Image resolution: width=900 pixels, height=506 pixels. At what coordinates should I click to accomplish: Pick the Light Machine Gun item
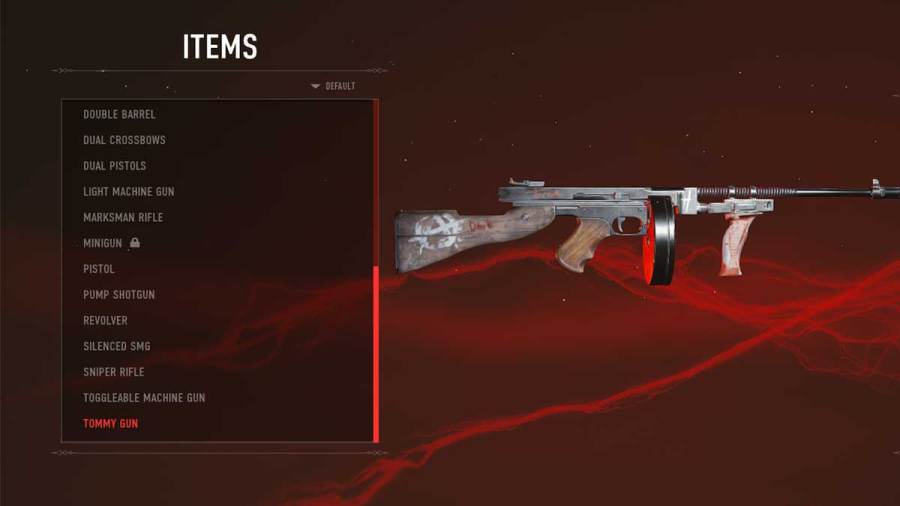(128, 192)
